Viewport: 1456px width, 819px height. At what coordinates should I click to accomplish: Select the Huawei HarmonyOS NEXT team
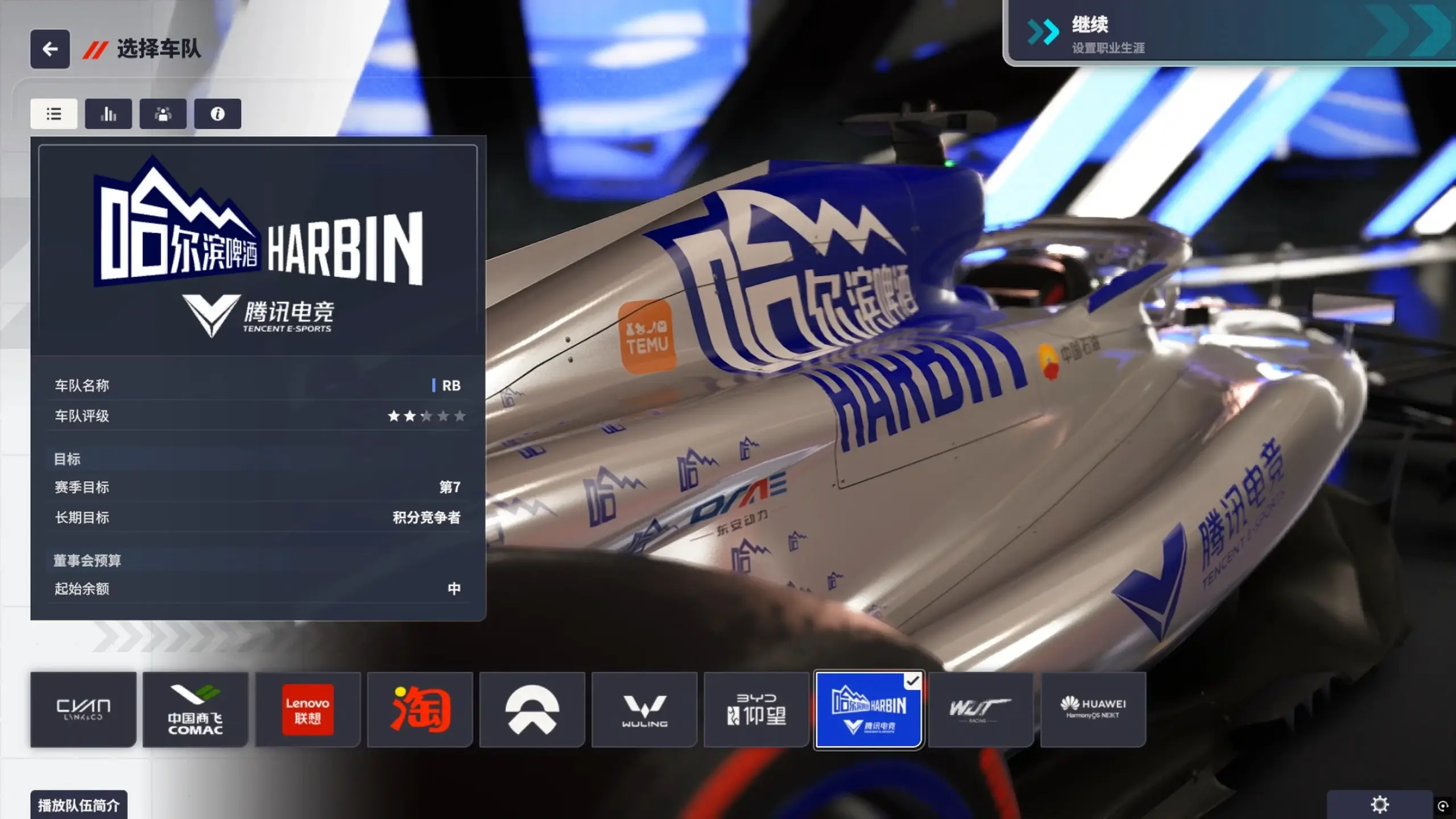pyautogui.click(x=1093, y=709)
